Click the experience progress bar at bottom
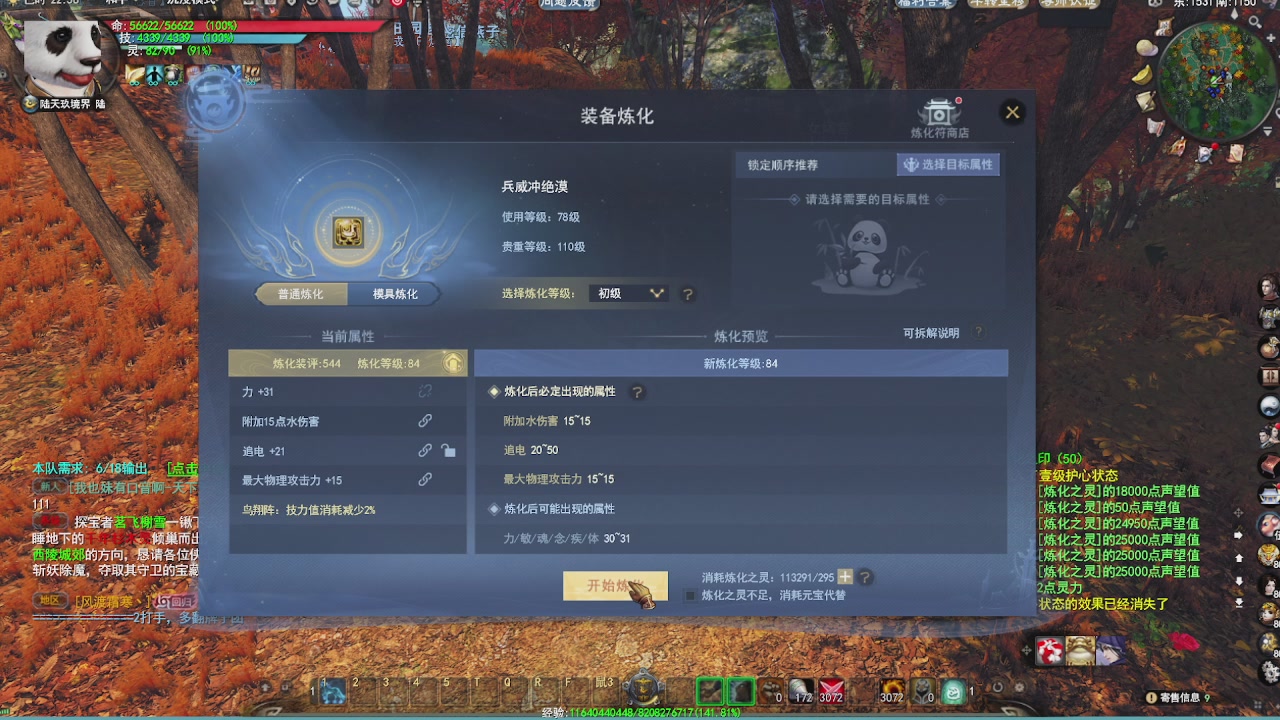This screenshot has width=1280, height=720. pos(640,714)
